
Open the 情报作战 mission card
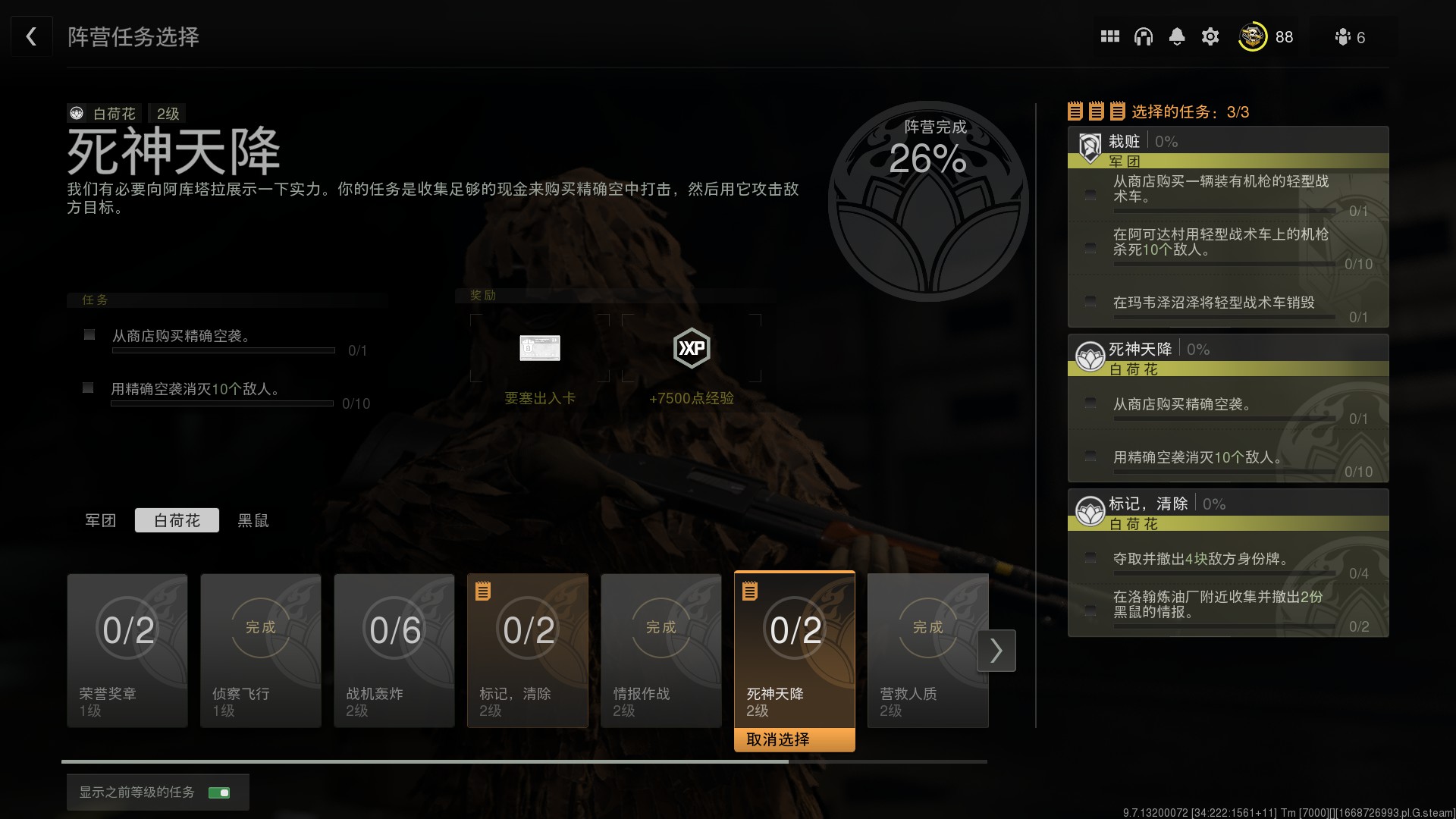[661, 650]
